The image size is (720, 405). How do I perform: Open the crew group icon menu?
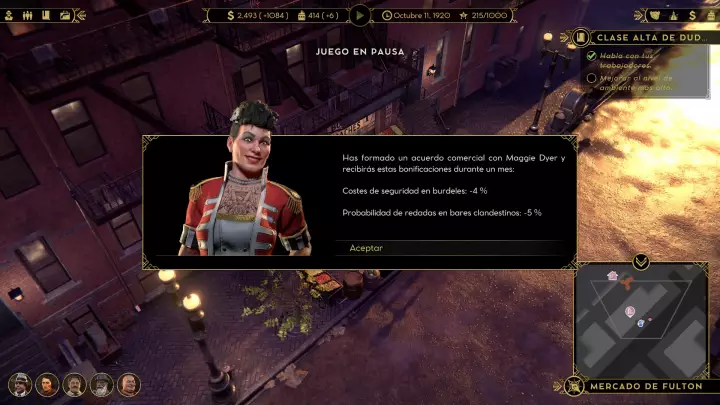(x=26, y=15)
